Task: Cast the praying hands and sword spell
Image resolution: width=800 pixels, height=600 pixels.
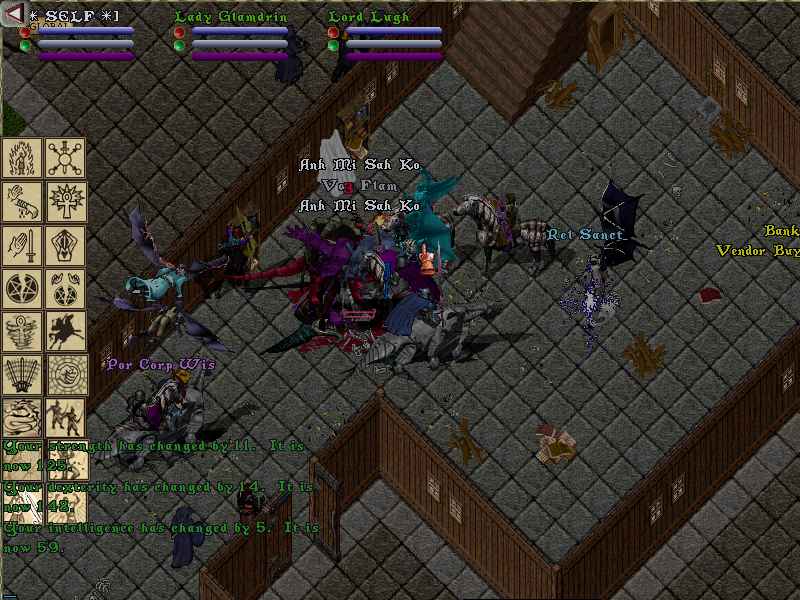Action: pyautogui.click(x=22, y=245)
